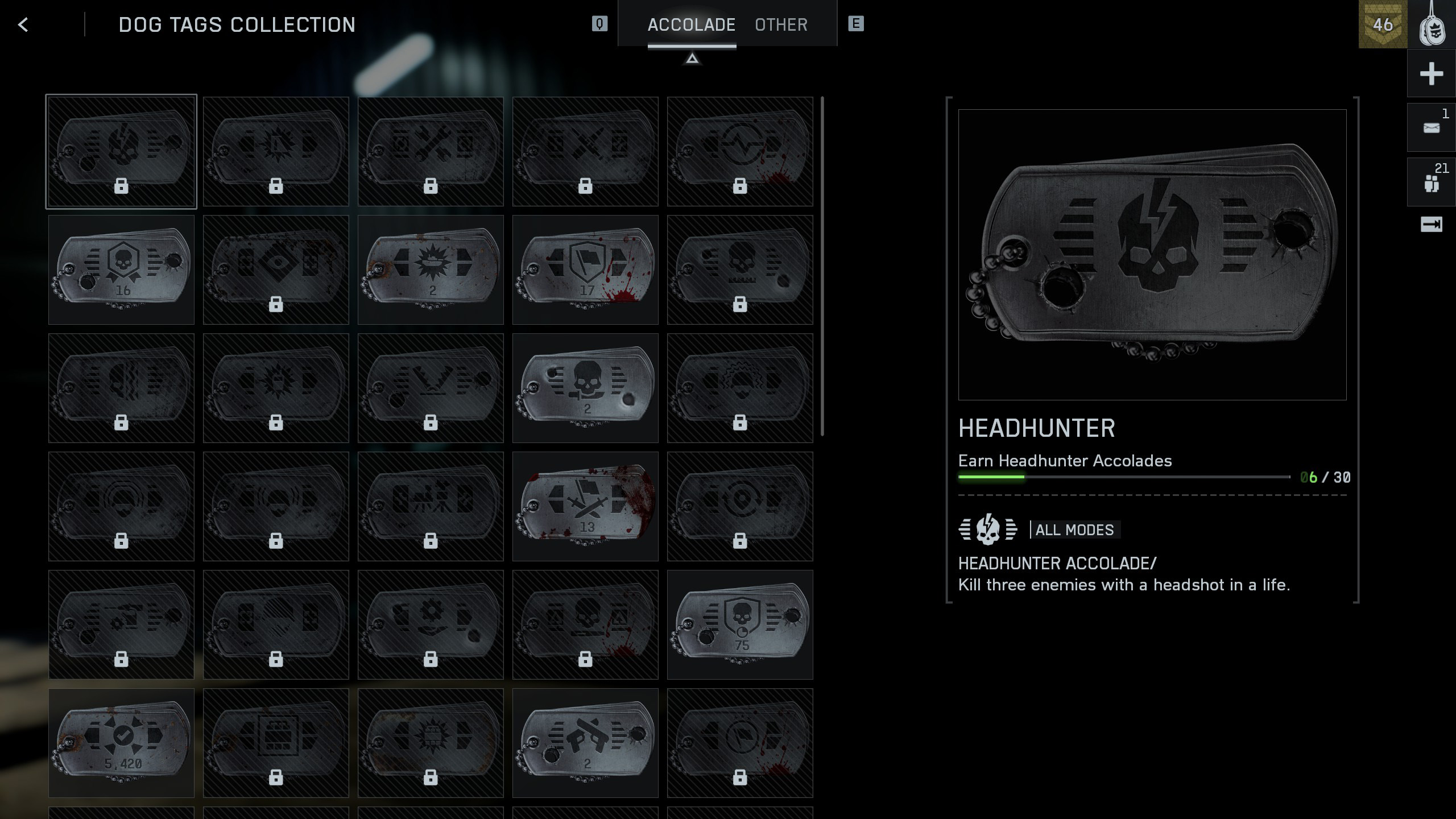
Task: Switch to the Other tab
Action: click(781, 24)
